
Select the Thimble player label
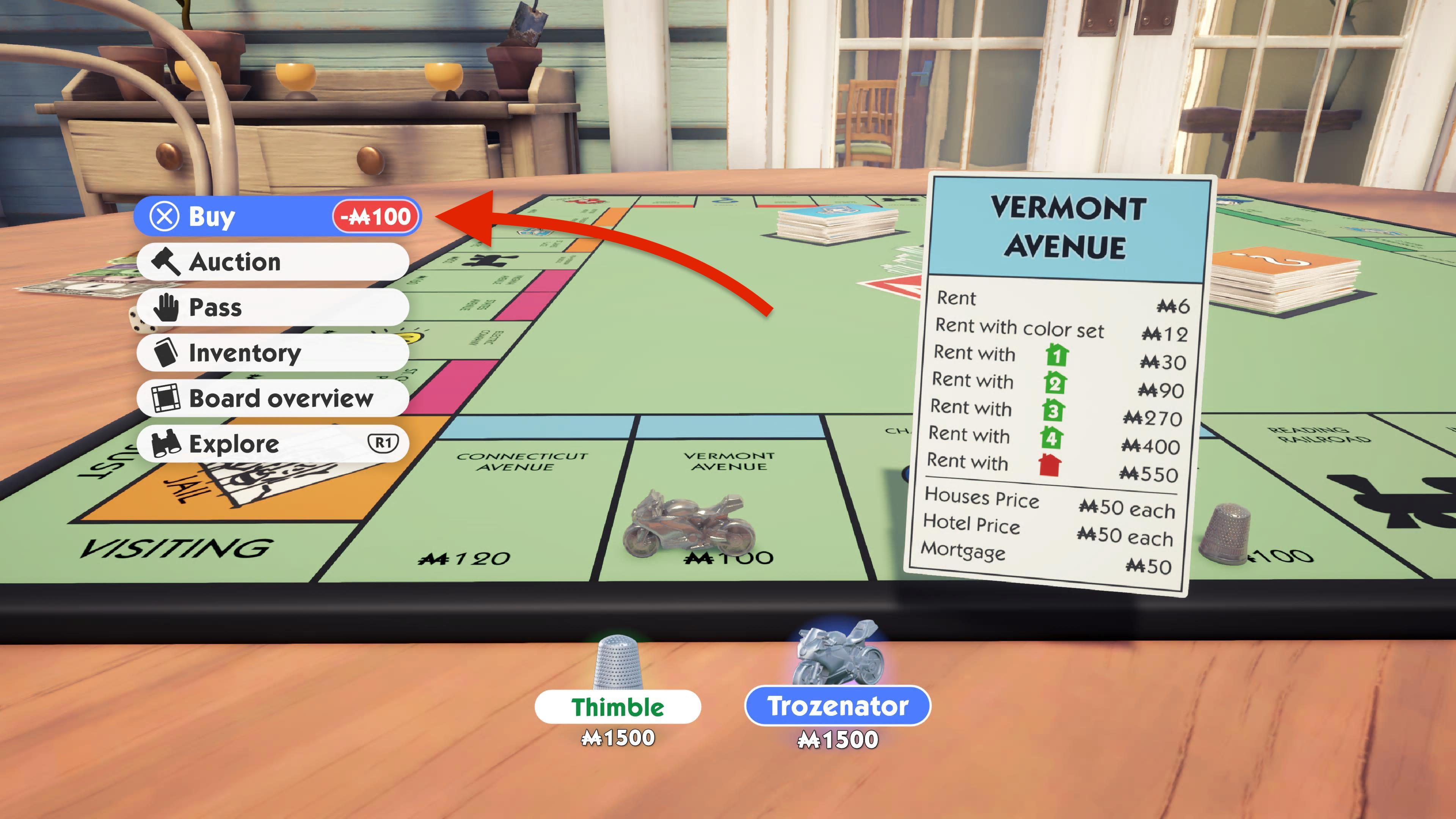tap(617, 707)
